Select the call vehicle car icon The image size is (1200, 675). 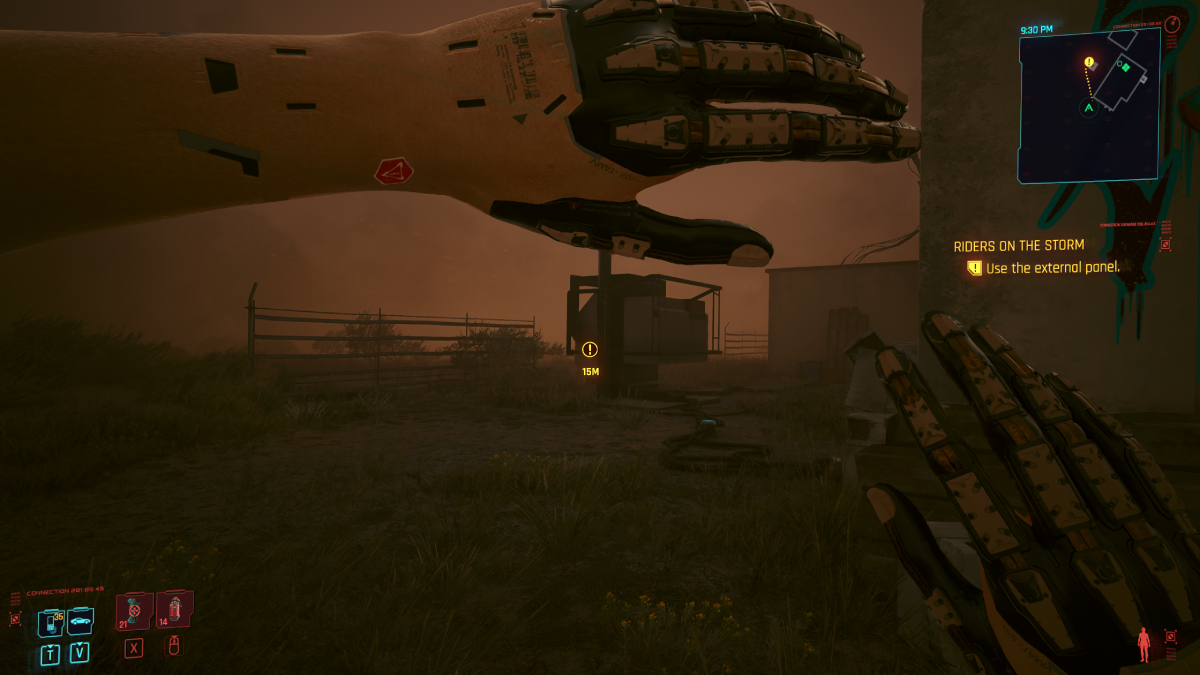click(80, 621)
